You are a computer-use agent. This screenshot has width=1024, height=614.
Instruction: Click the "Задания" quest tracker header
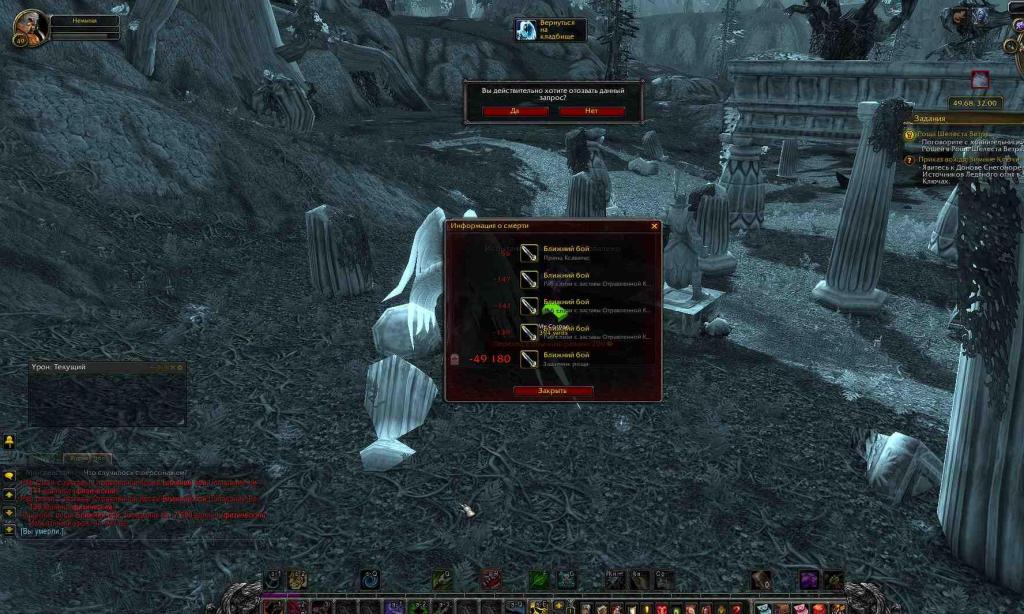[930, 118]
